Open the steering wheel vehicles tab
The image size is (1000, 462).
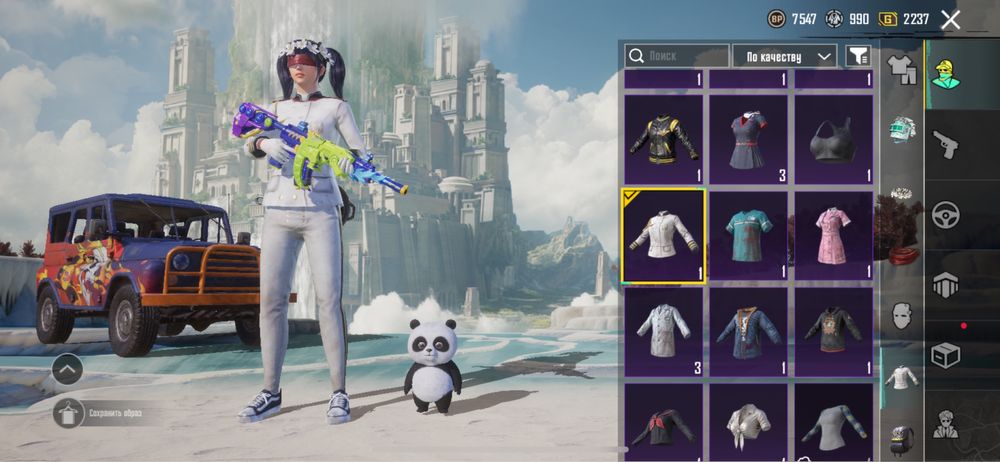pos(945,214)
